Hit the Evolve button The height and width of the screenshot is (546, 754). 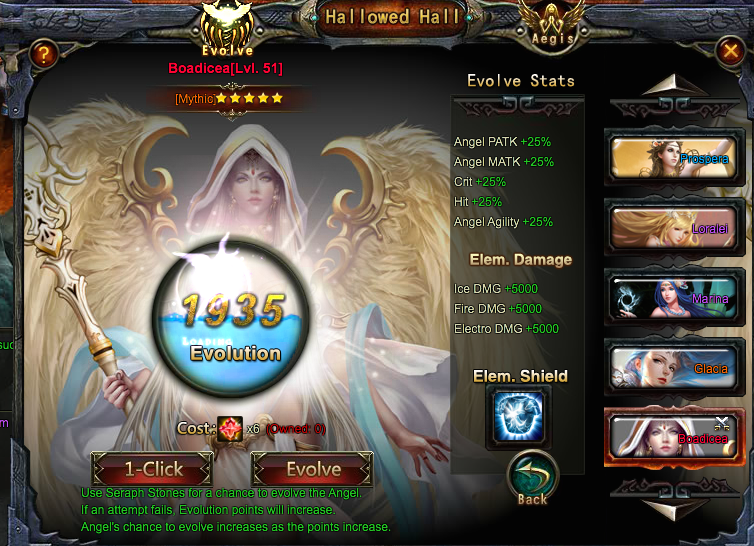click(x=313, y=469)
